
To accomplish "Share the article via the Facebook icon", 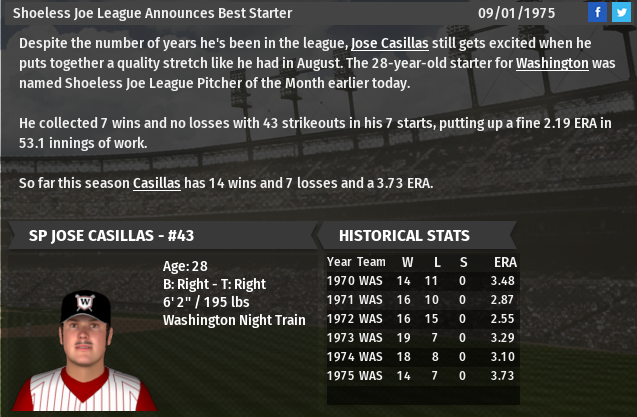I will [x=597, y=12].
